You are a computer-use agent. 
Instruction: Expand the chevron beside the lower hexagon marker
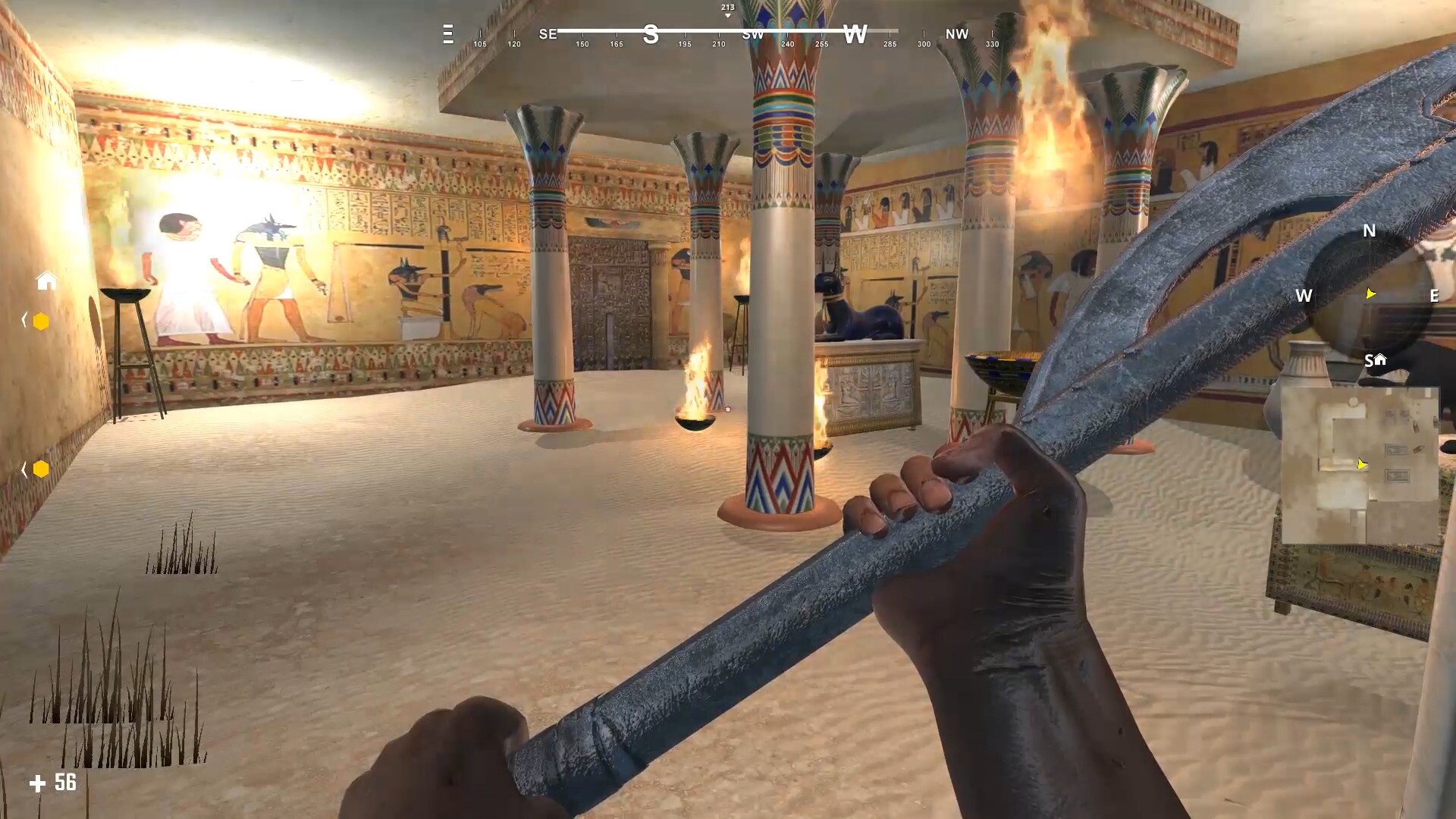click(x=24, y=468)
